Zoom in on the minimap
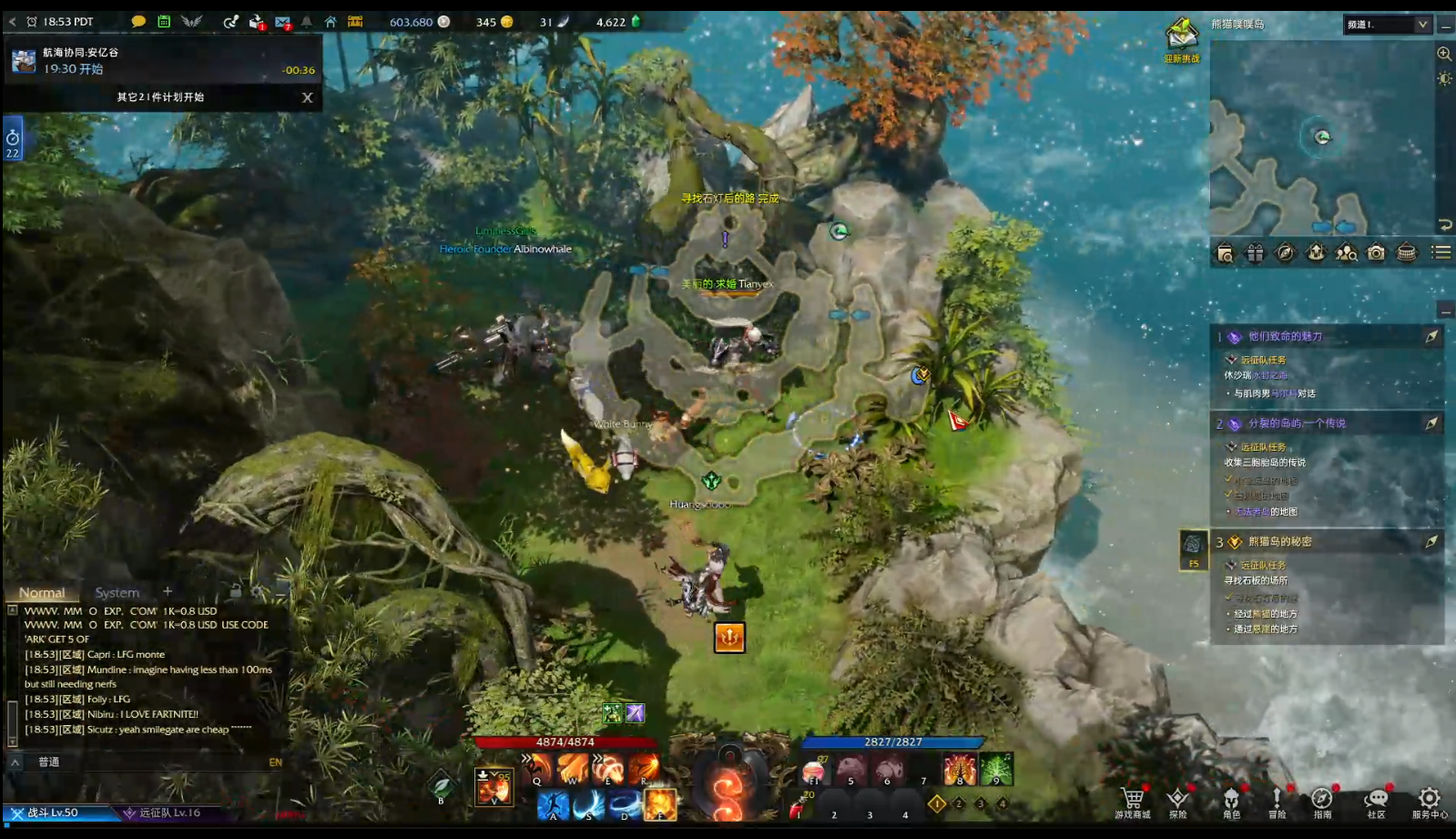Screen dimensions: 1456x839 coord(1444,54)
